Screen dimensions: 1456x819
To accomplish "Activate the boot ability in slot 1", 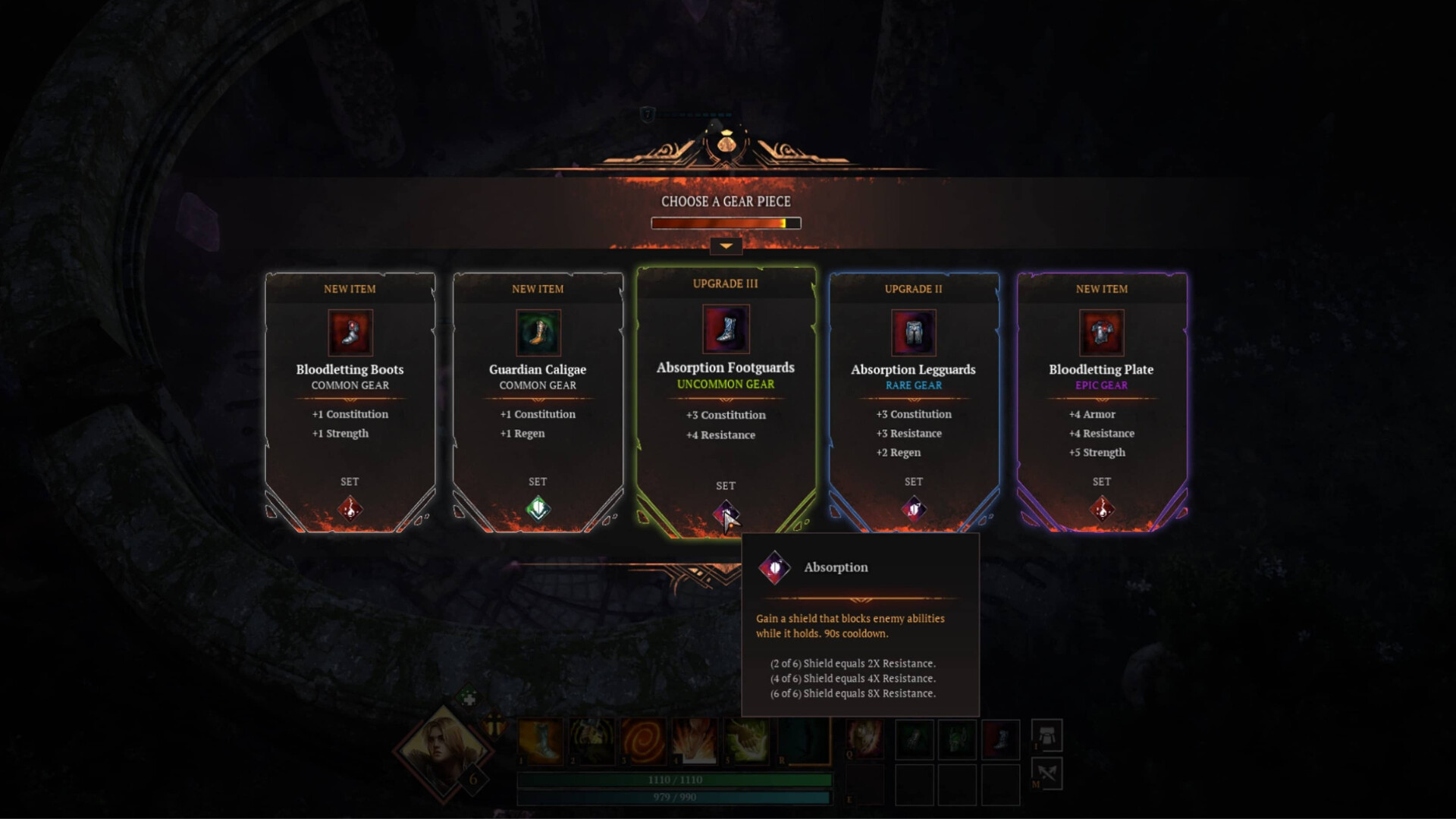I will pos(541,740).
